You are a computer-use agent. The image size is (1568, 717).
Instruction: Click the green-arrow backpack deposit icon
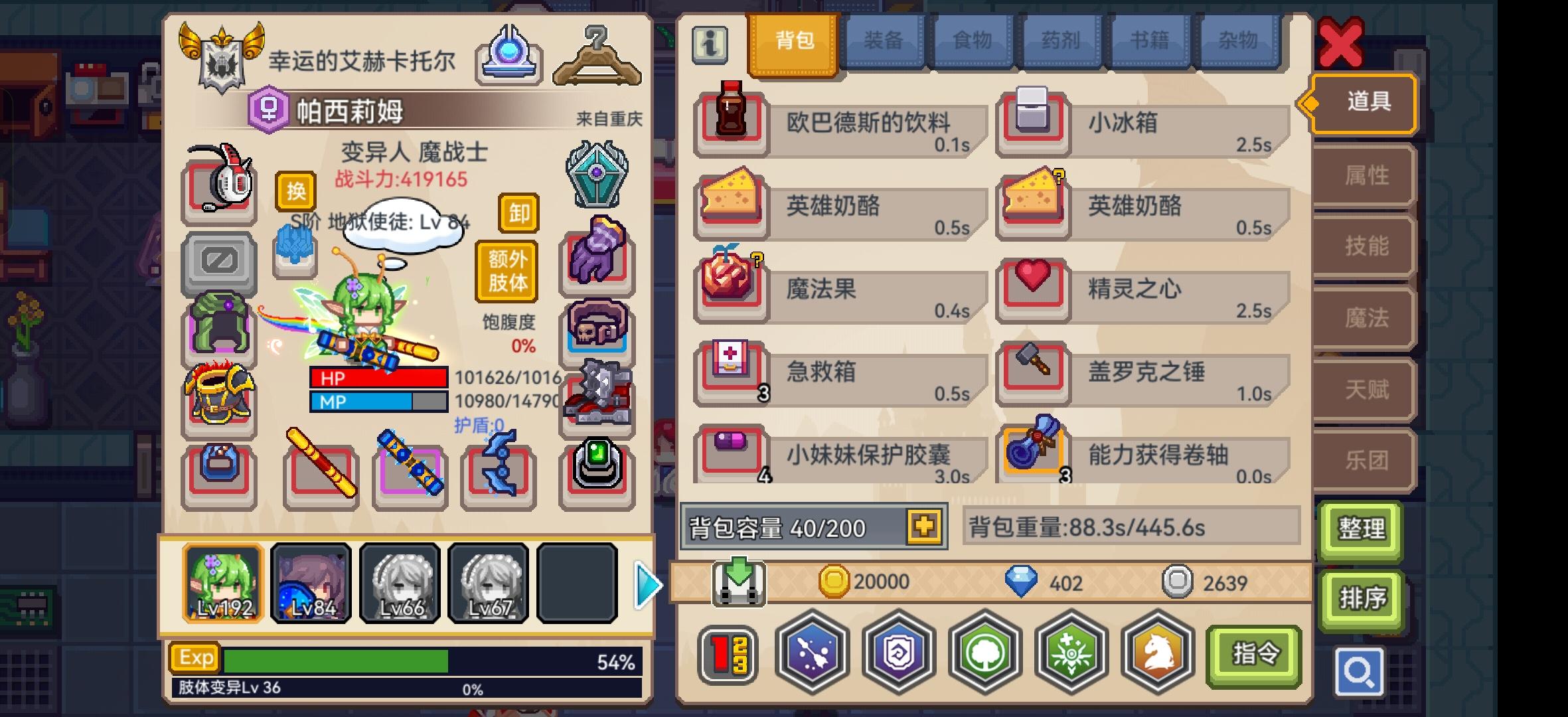739,582
